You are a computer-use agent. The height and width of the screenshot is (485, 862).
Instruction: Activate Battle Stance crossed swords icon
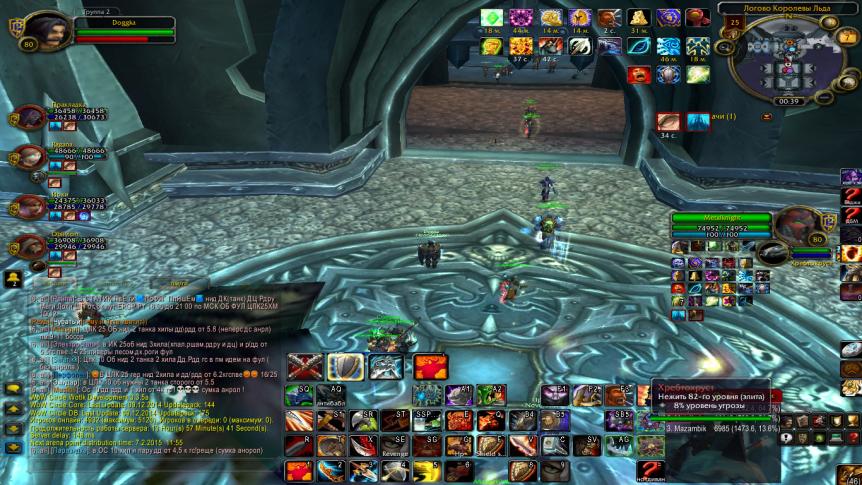tap(304, 366)
